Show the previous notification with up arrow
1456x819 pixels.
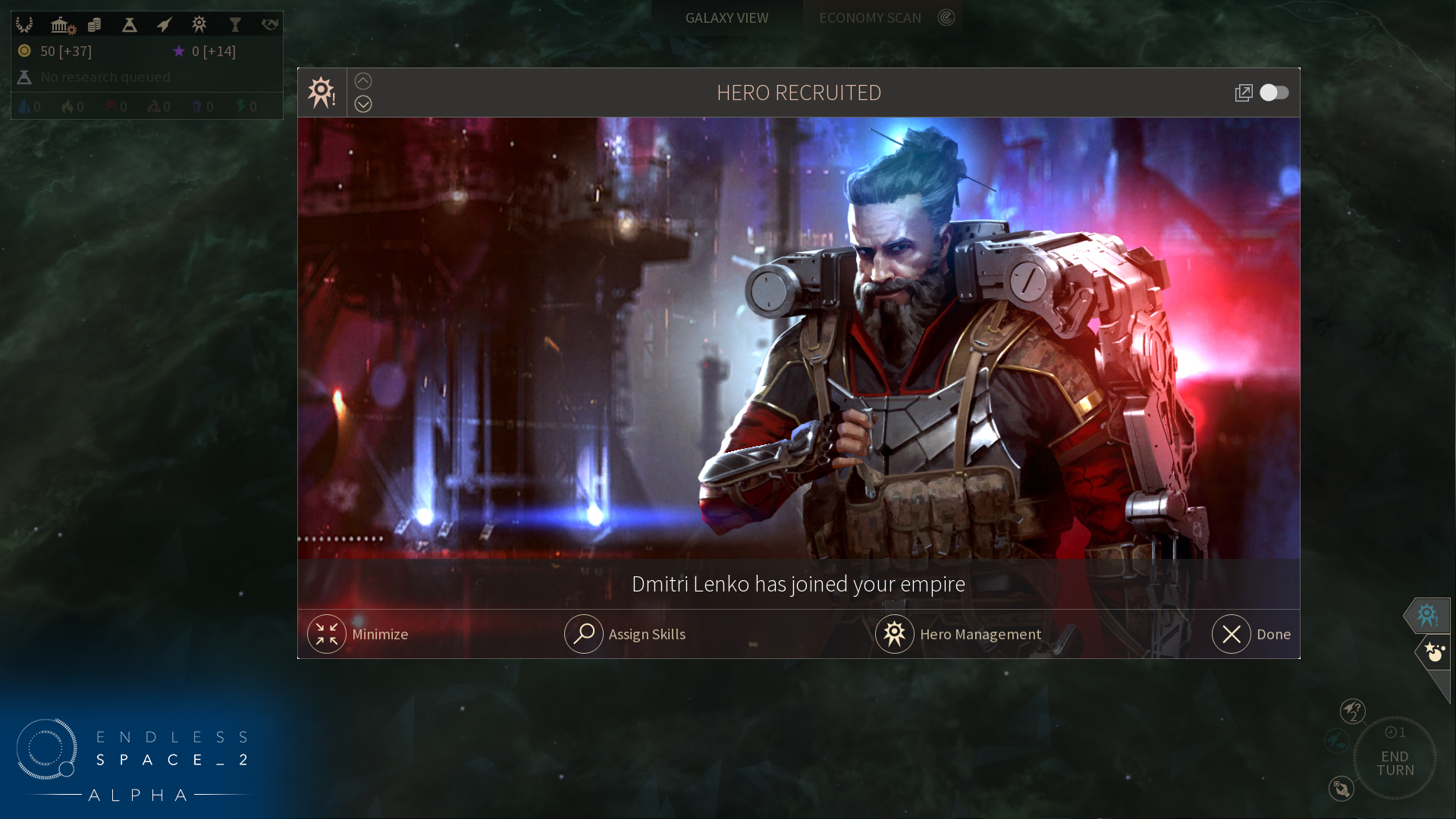click(363, 81)
